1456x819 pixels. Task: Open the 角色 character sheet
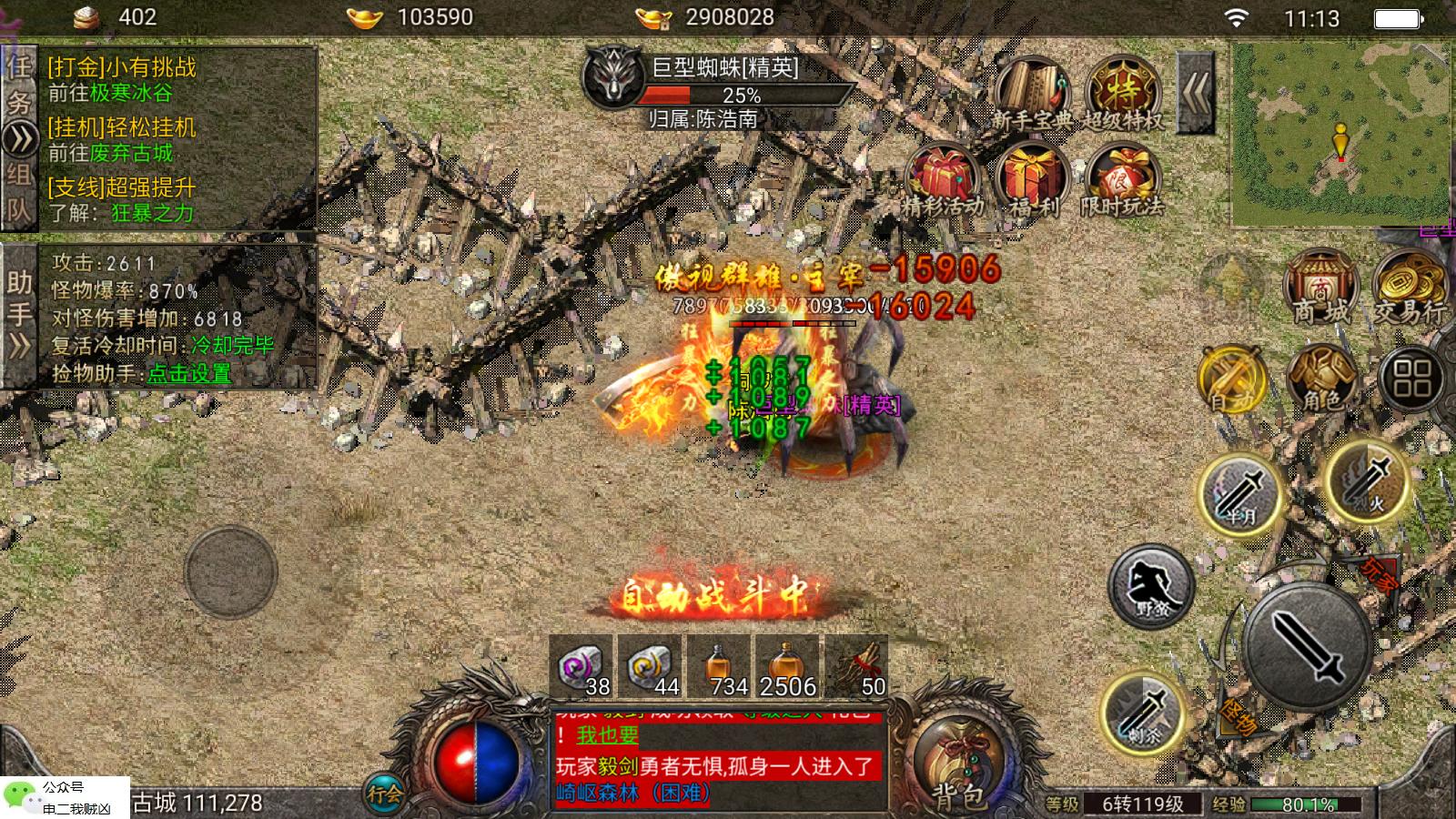(1321, 378)
